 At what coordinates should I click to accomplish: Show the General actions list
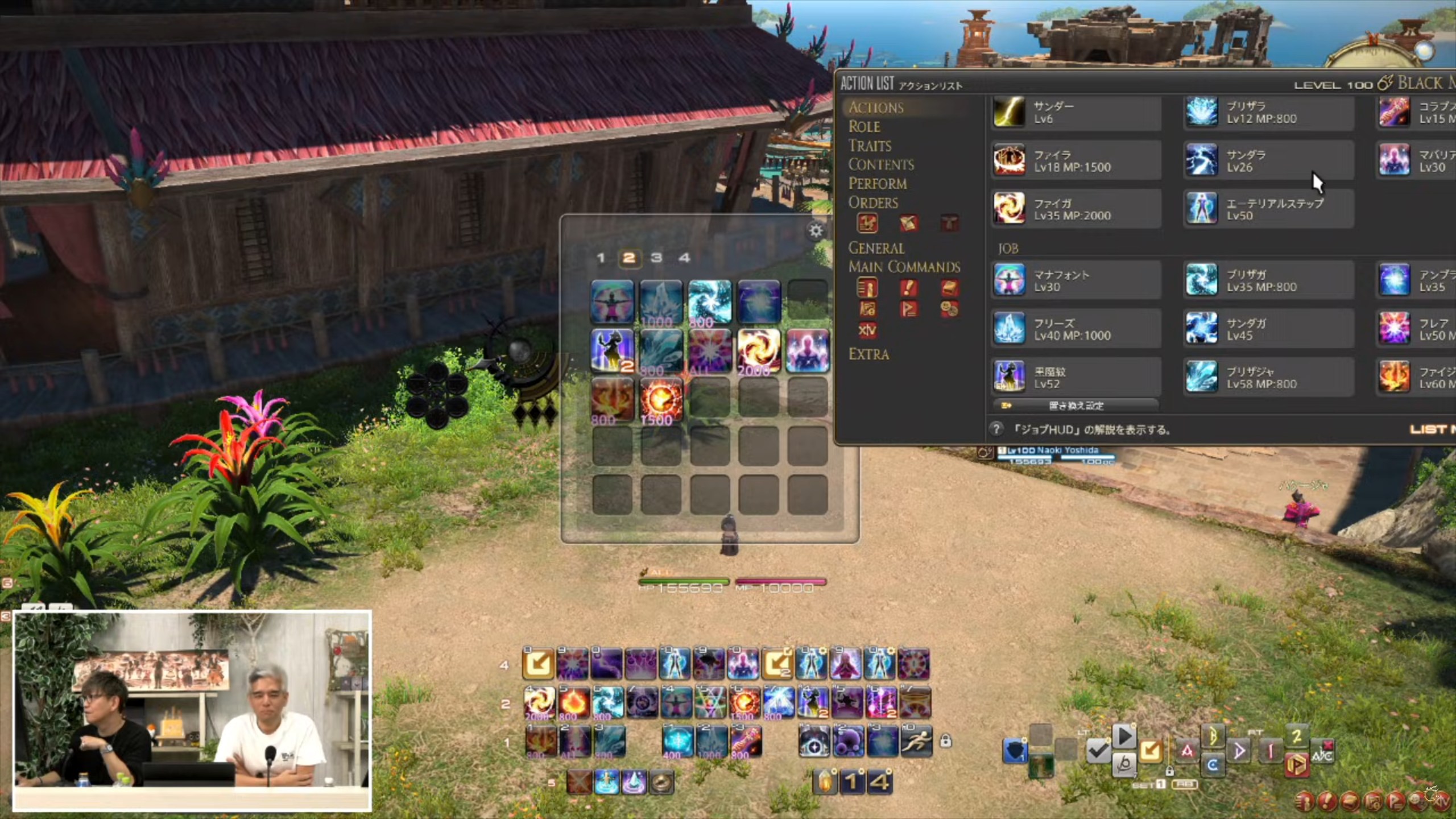coord(876,248)
